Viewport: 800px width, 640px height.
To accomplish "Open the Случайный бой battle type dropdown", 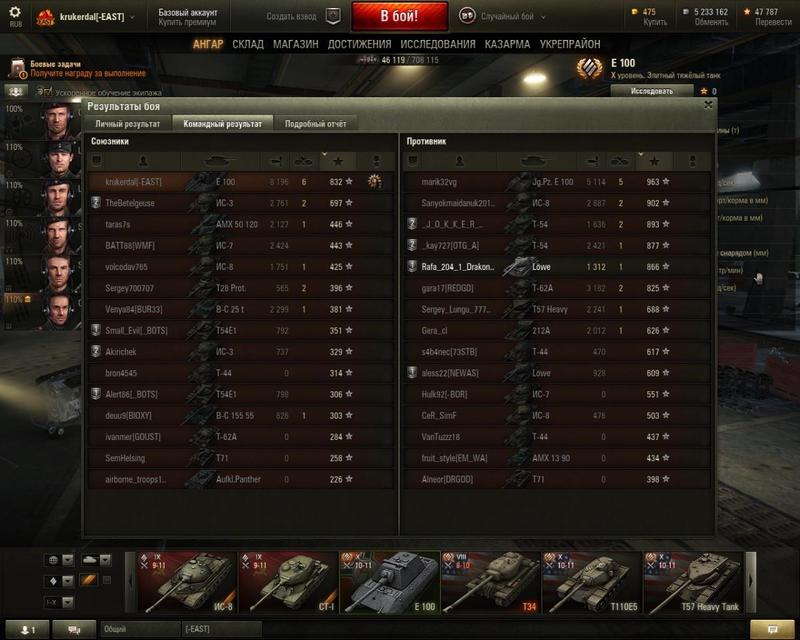I will point(510,16).
